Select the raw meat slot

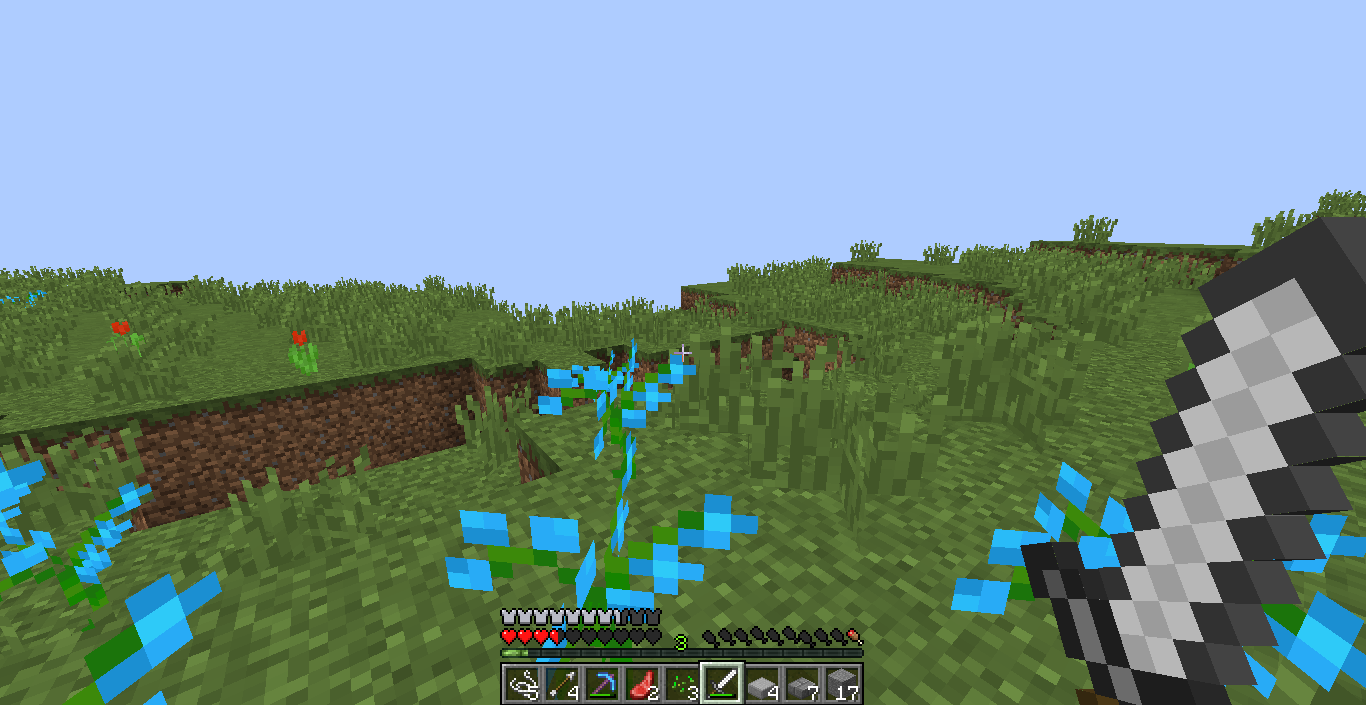pyautogui.click(x=641, y=684)
